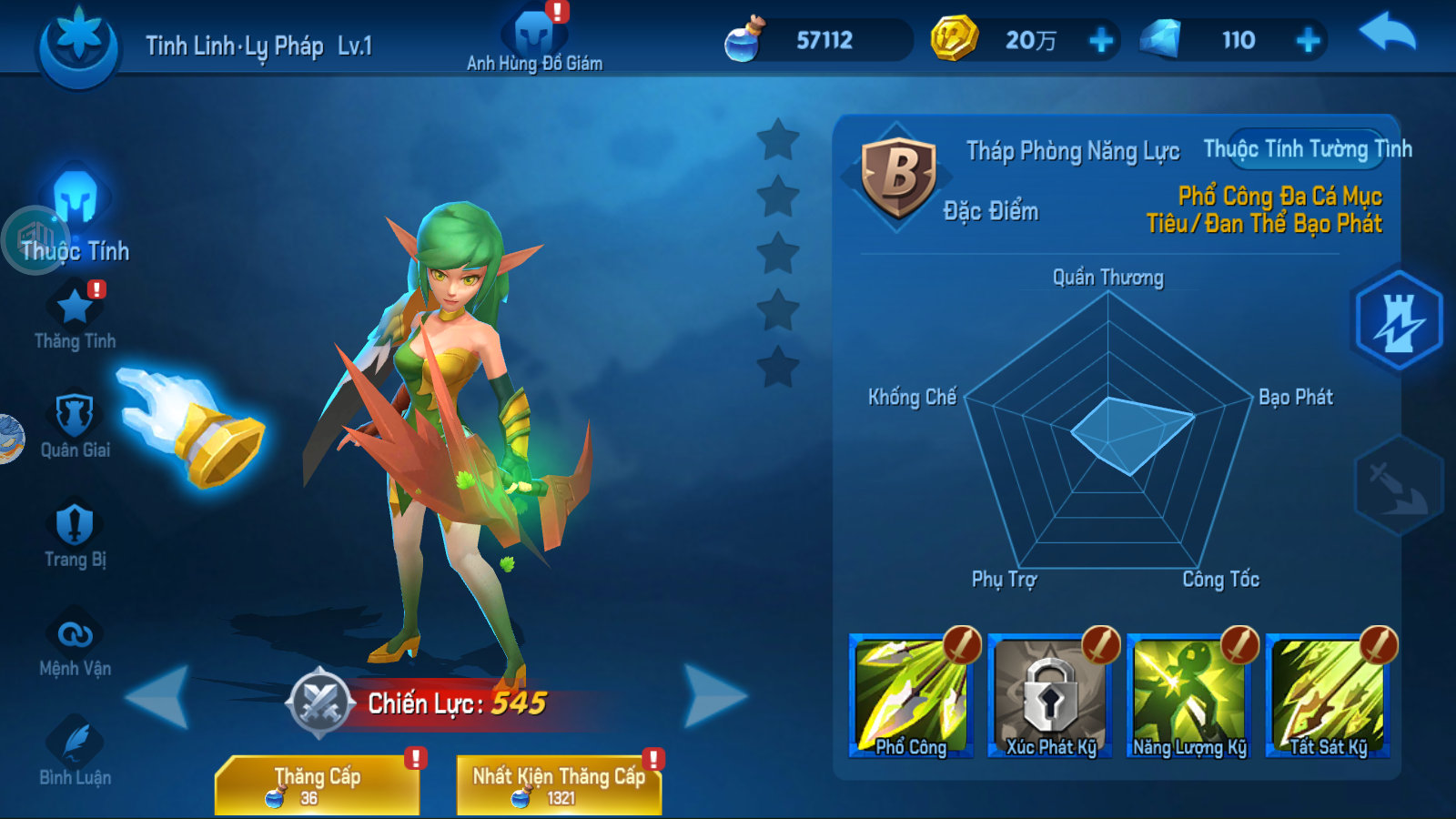Click the tower lightning hexagon button
The image size is (1456, 819).
(1399, 320)
